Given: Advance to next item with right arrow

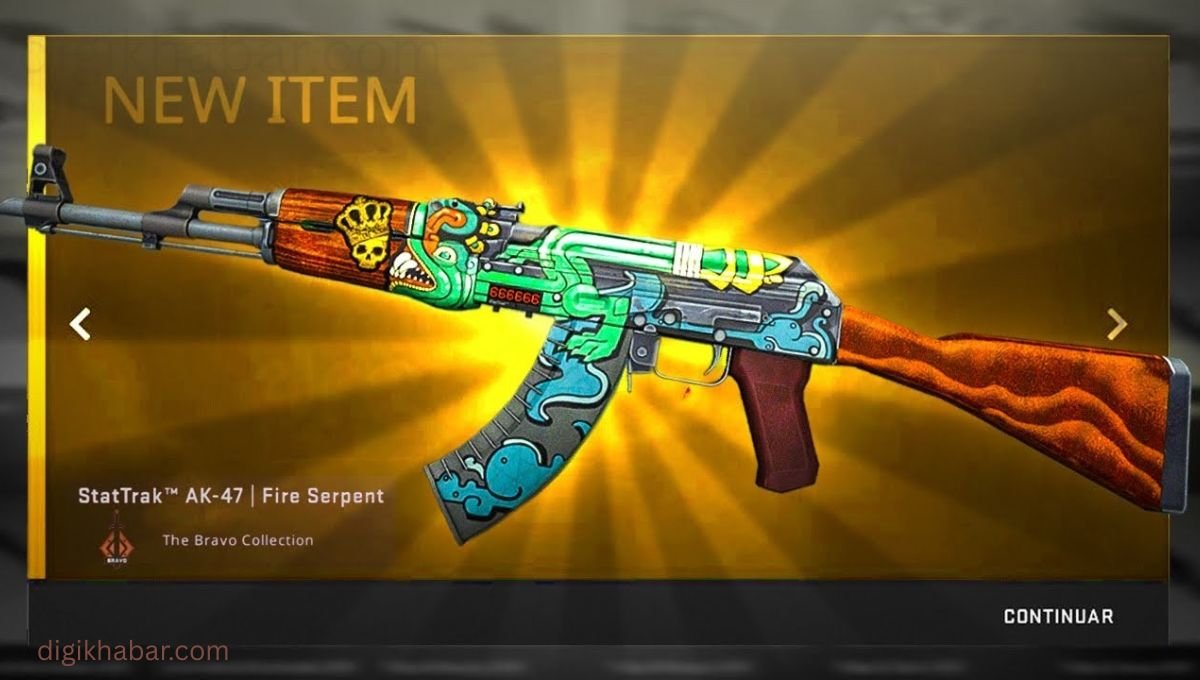Looking at the screenshot, I should pos(1116,324).
